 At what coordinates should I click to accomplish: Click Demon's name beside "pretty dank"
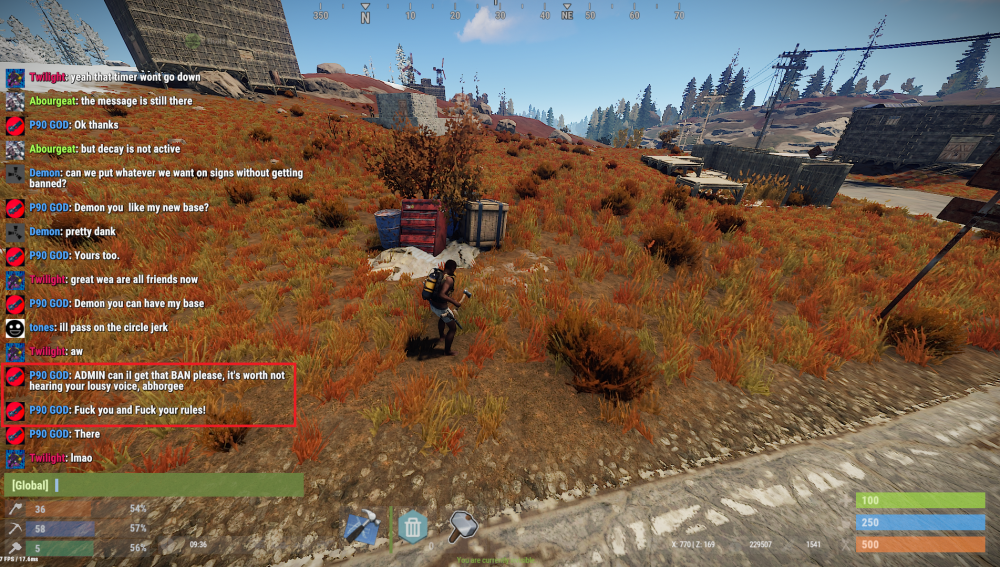coord(45,231)
